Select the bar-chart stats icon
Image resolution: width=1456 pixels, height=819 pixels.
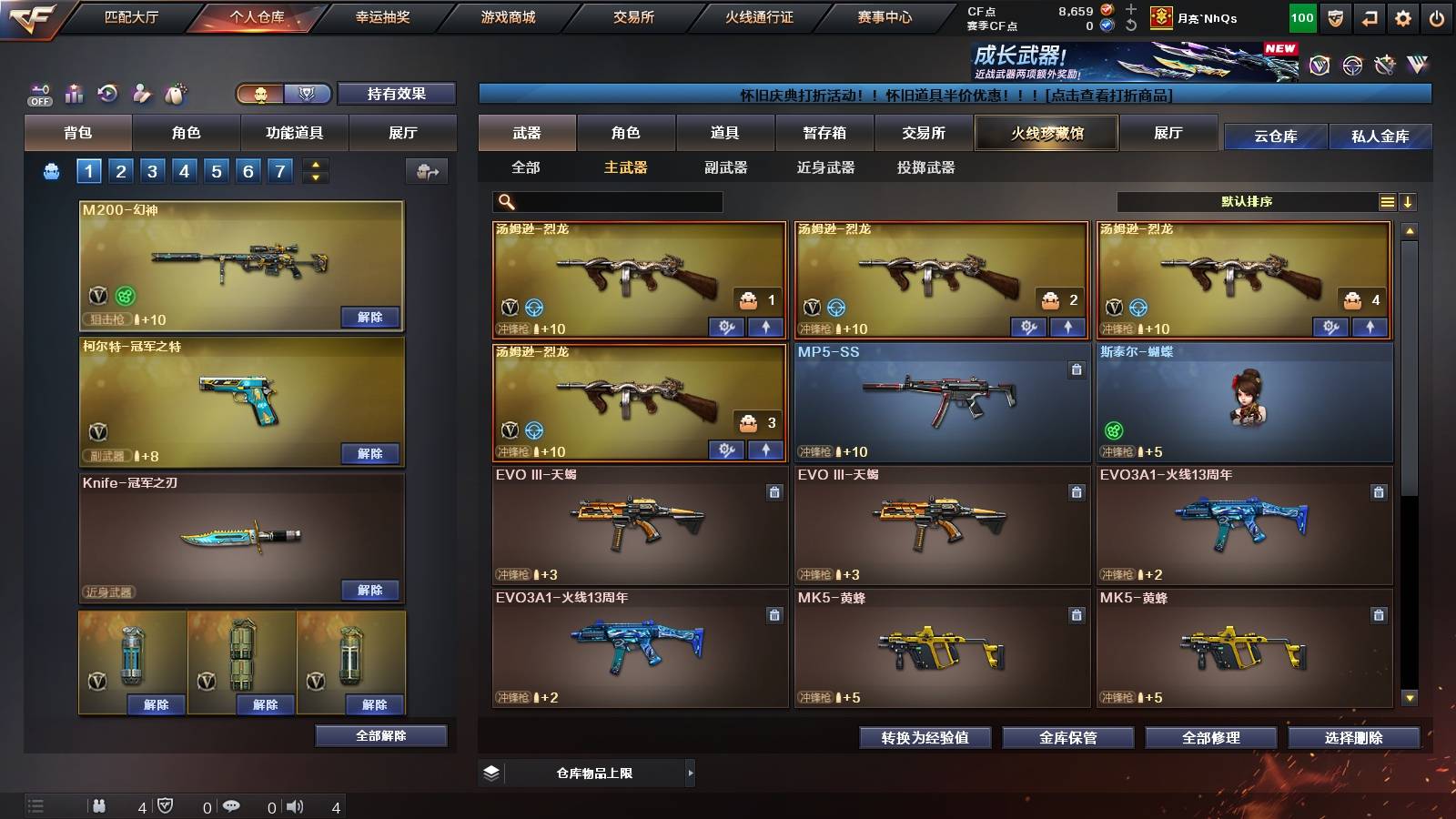pyautogui.click(x=73, y=94)
